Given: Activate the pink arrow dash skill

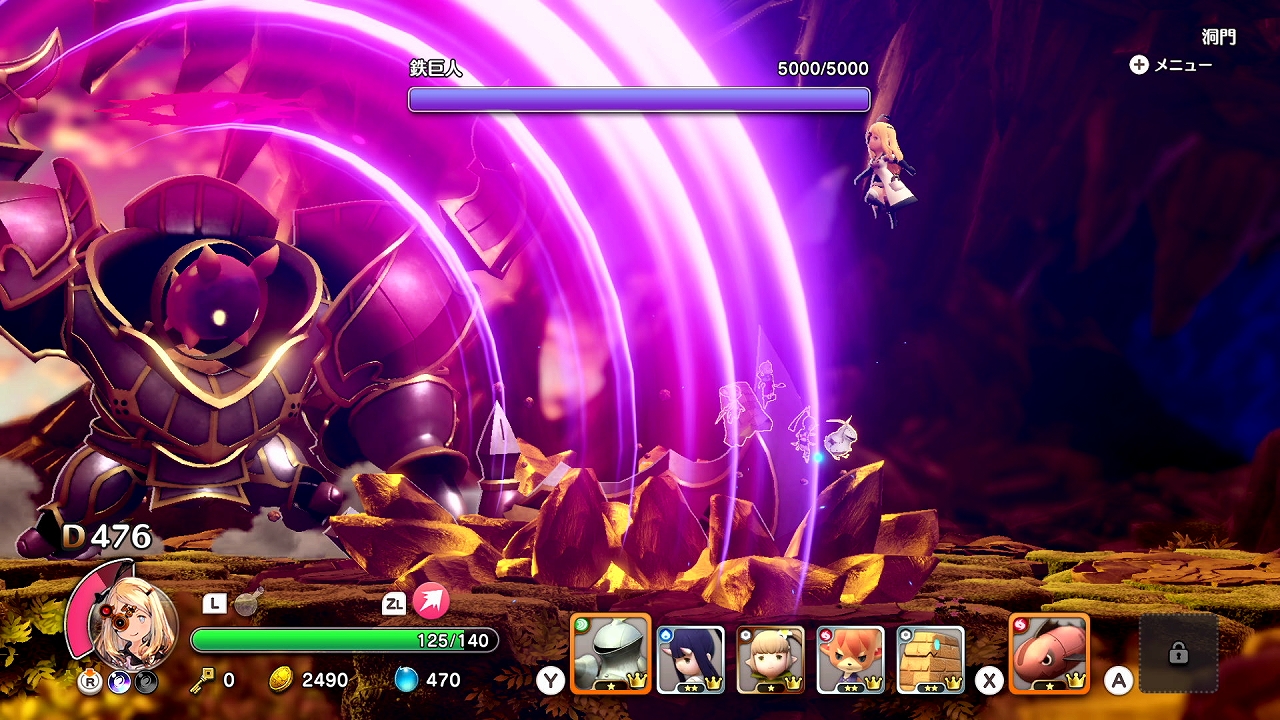Looking at the screenshot, I should point(431,602).
